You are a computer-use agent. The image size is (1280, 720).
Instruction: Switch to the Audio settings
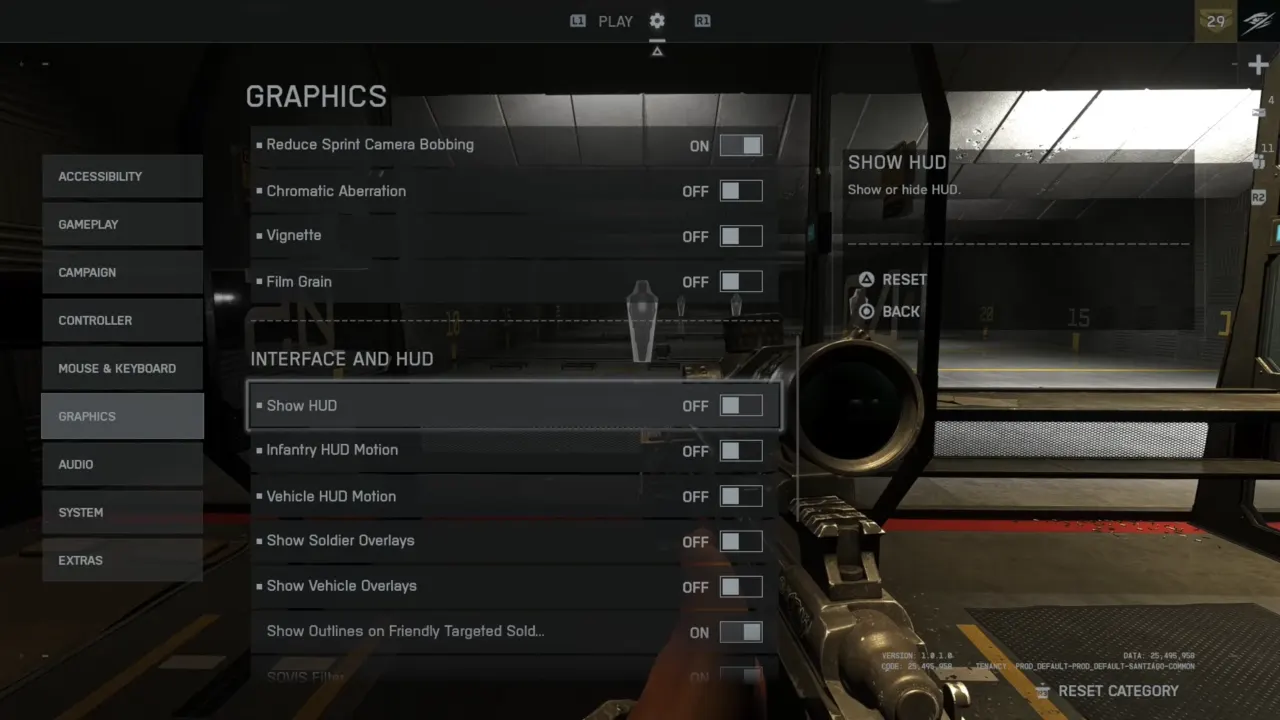(122, 464)
